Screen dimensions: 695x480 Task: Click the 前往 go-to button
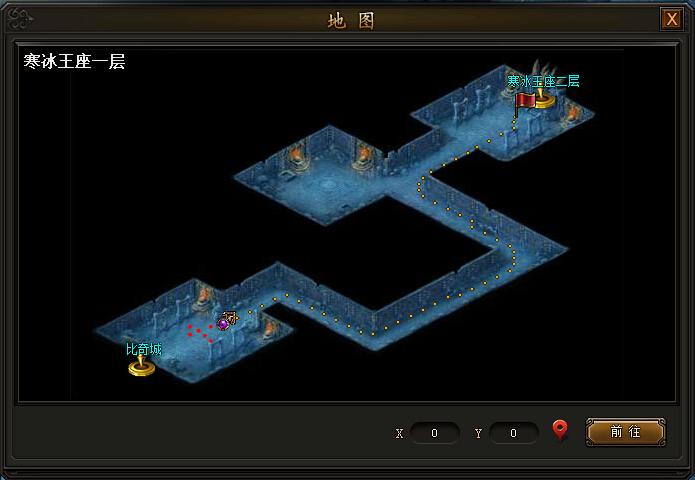coord(625,432)
